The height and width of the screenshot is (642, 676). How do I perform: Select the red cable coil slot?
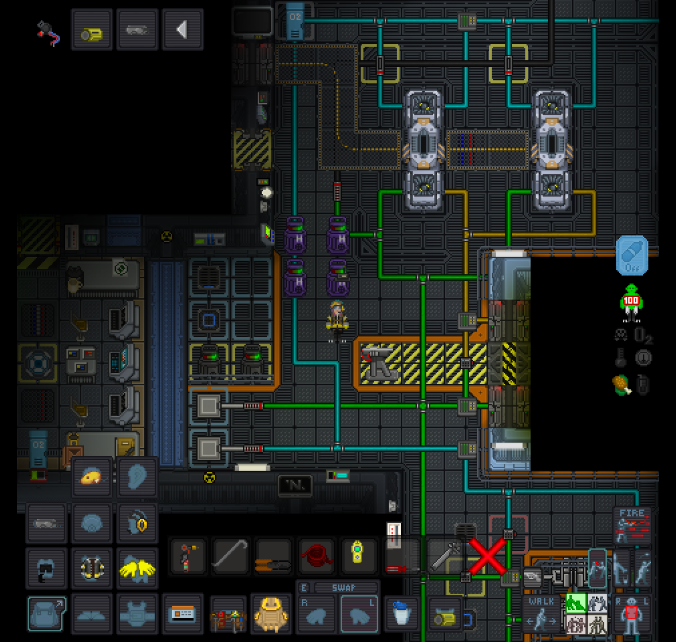pos(316,556)
